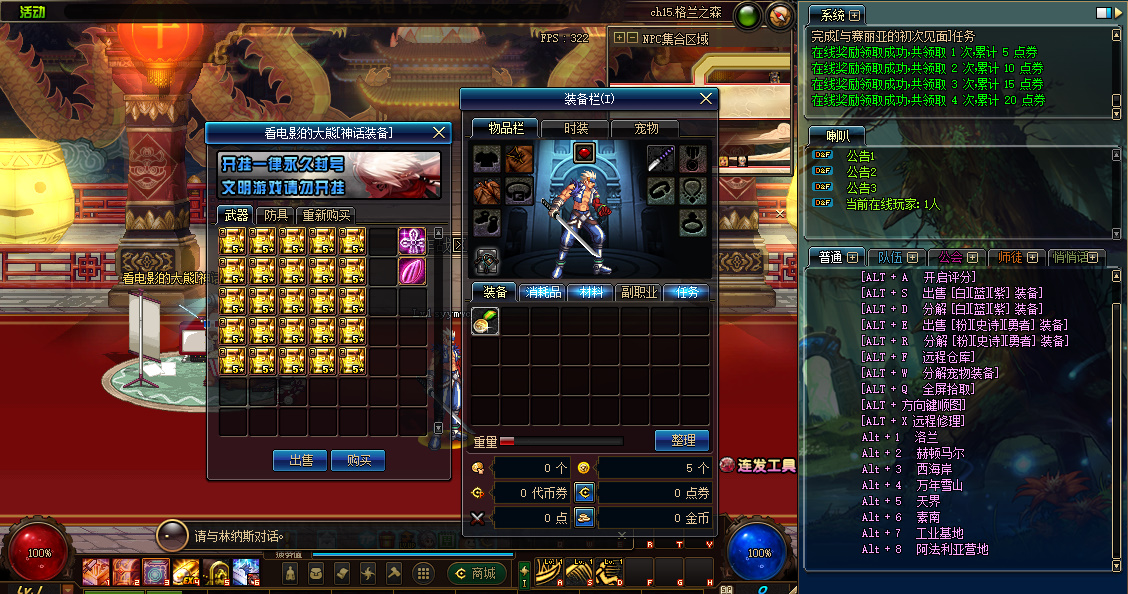Switch to the 任务 inventory tab
This screenshot has height=594, width=1128.
click(686, 292)
